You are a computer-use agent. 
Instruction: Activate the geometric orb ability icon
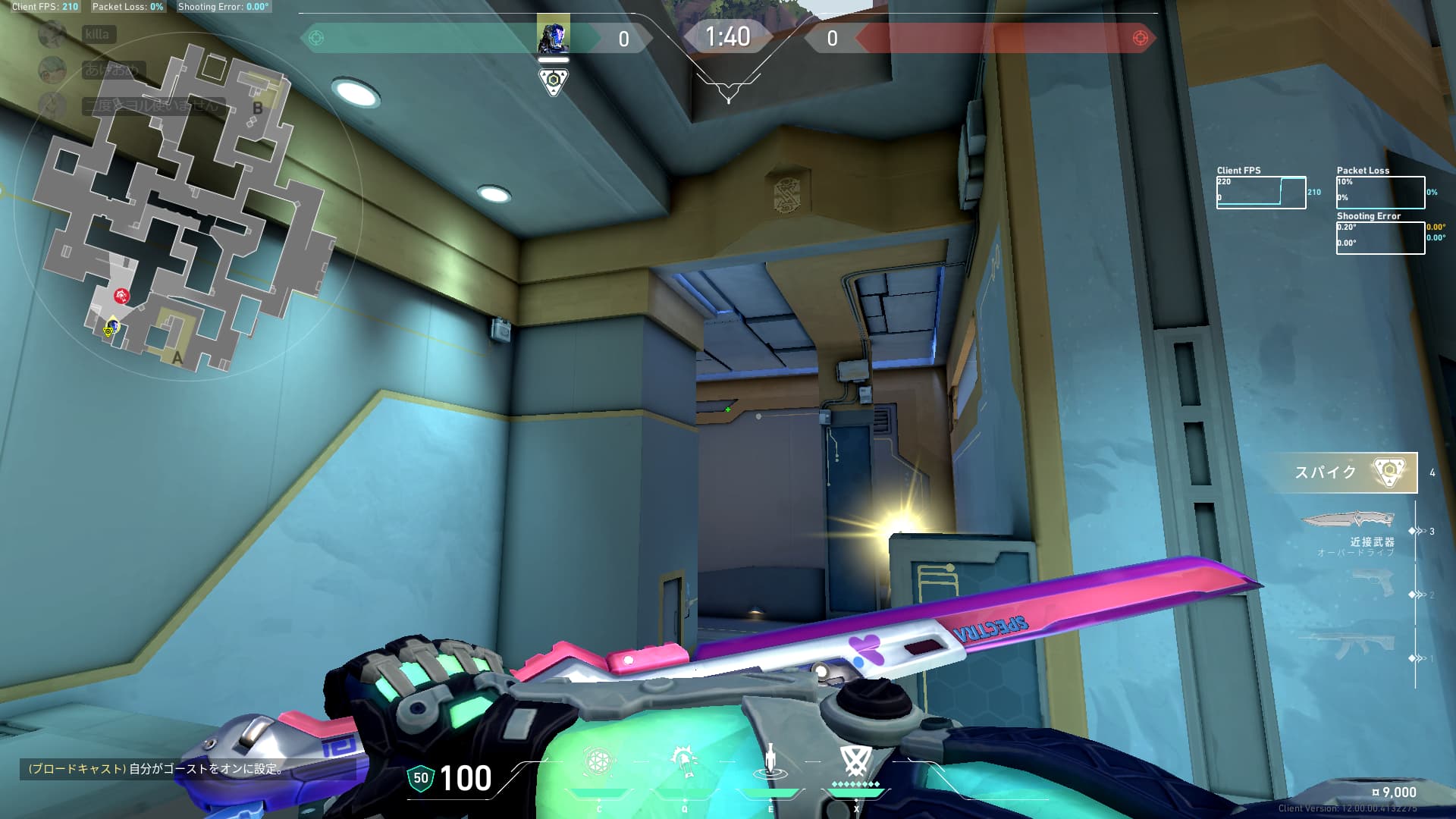point(598,761)
